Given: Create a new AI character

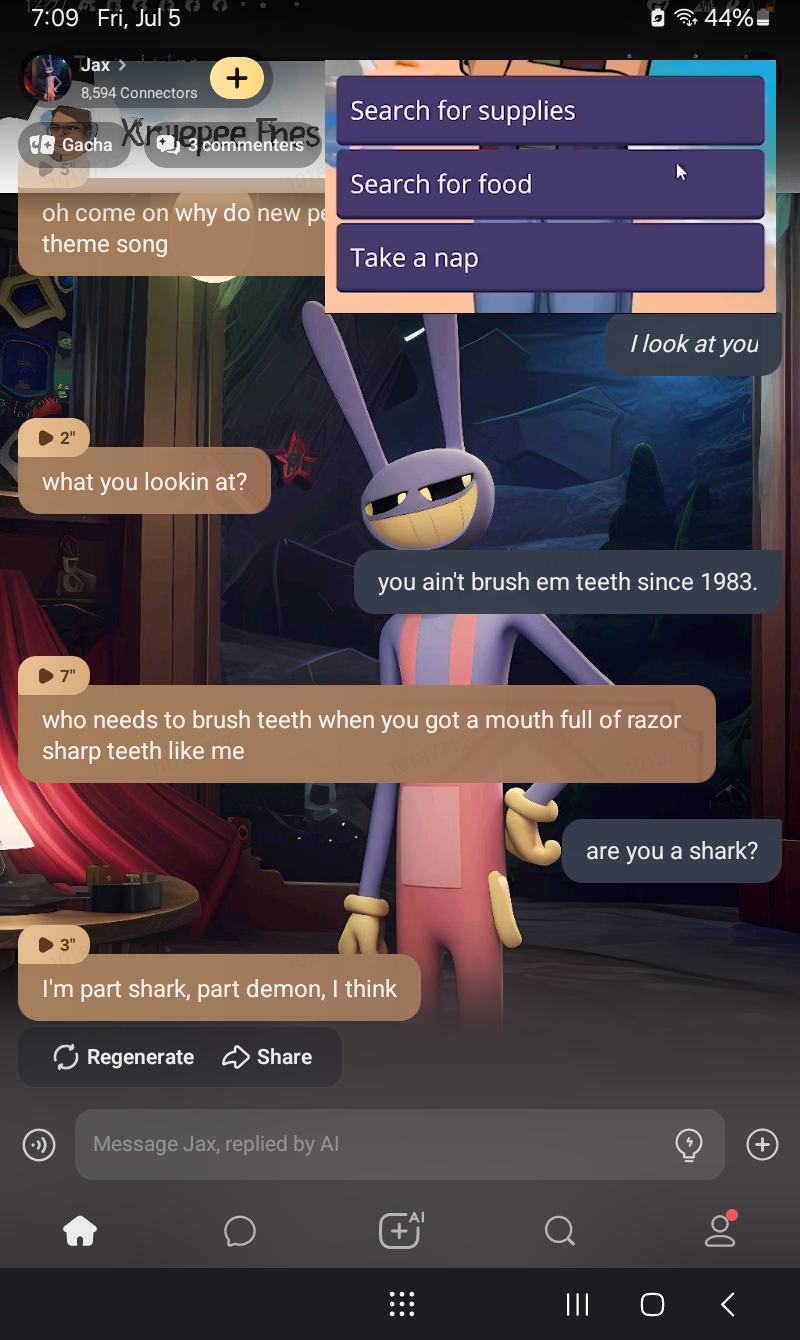Looking at the screenshot, I should pos(400,1232).
